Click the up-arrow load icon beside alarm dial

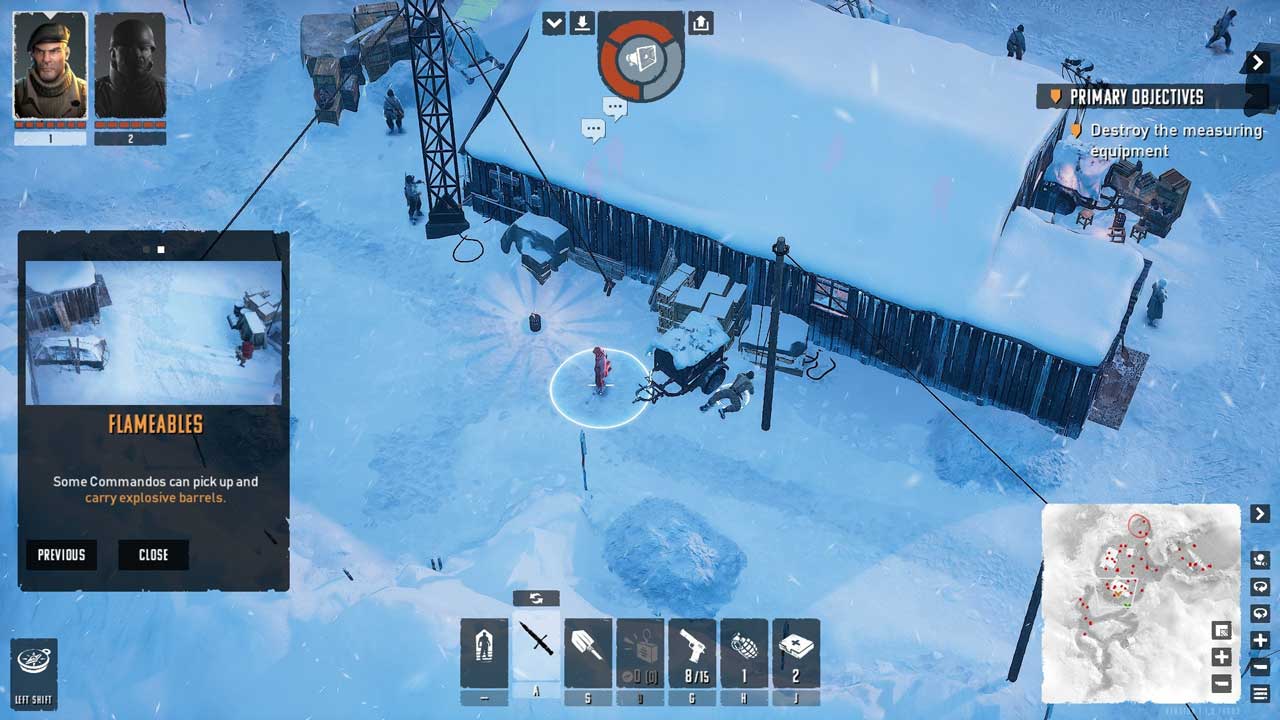[701, 23]
